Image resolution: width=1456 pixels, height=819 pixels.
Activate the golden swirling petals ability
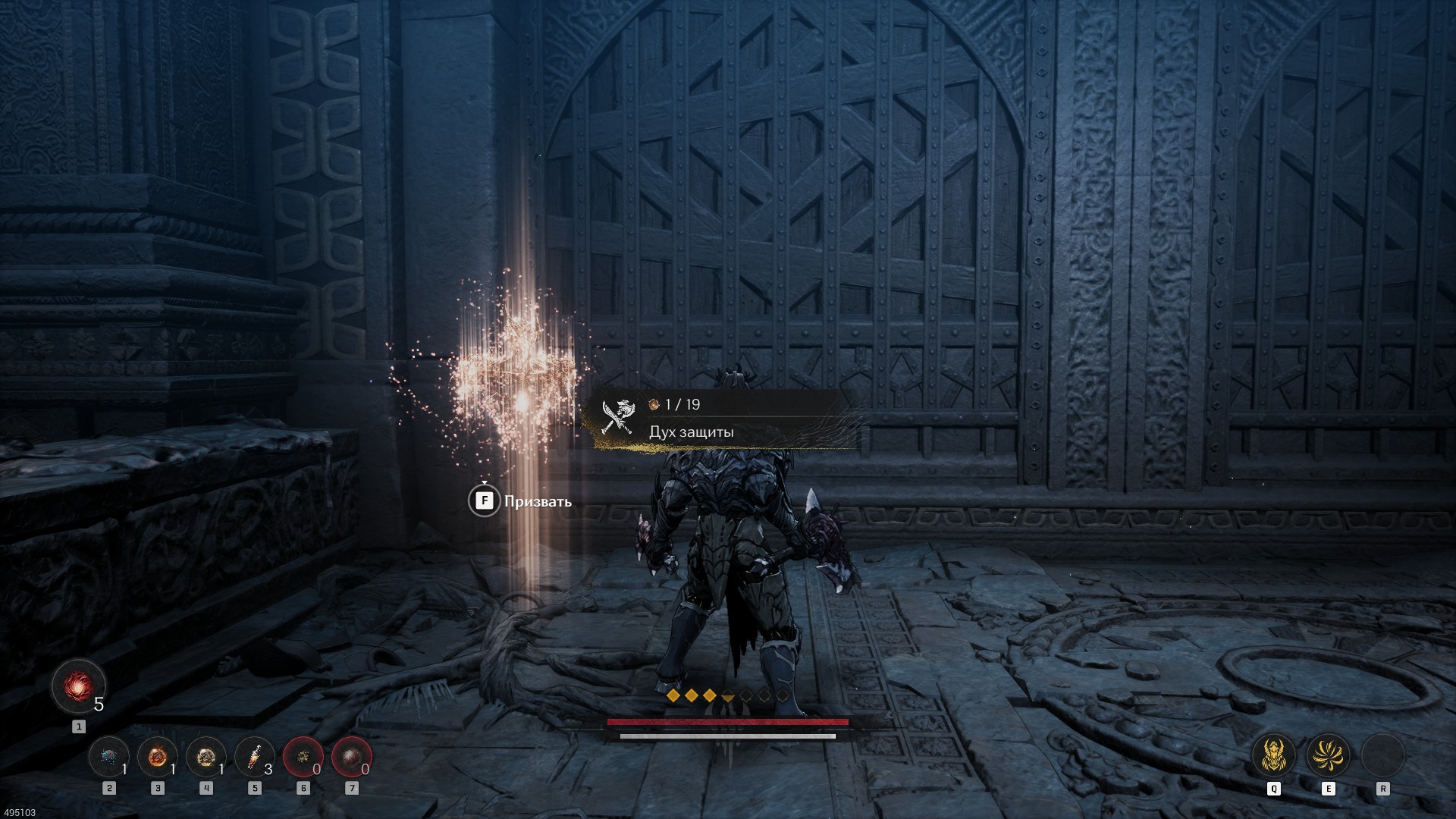(1328, 755)
